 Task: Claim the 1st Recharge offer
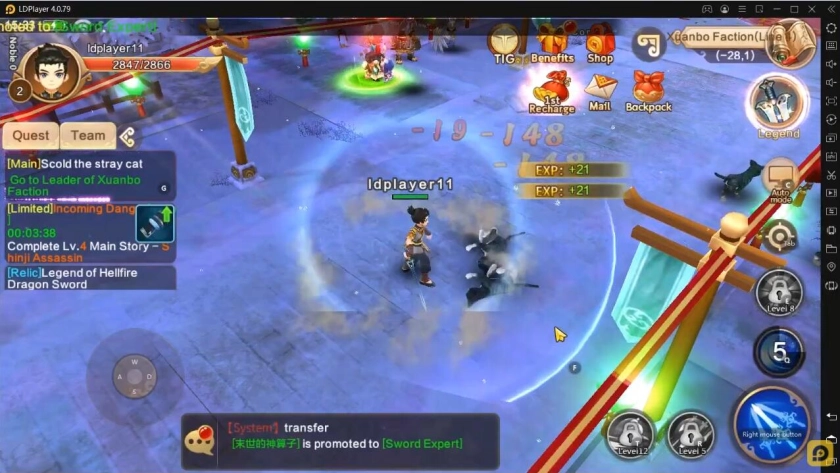[551, 91]
